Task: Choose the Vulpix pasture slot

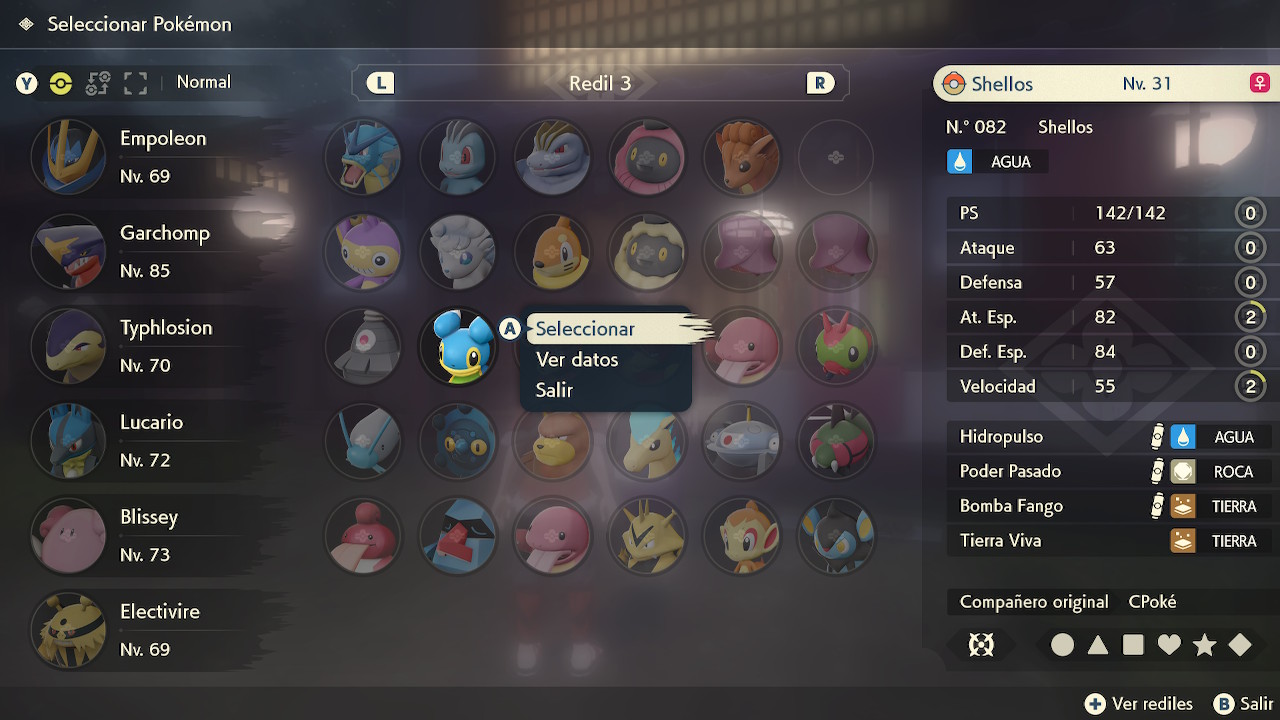Action: pyautogui.click(x=742, y=157)
